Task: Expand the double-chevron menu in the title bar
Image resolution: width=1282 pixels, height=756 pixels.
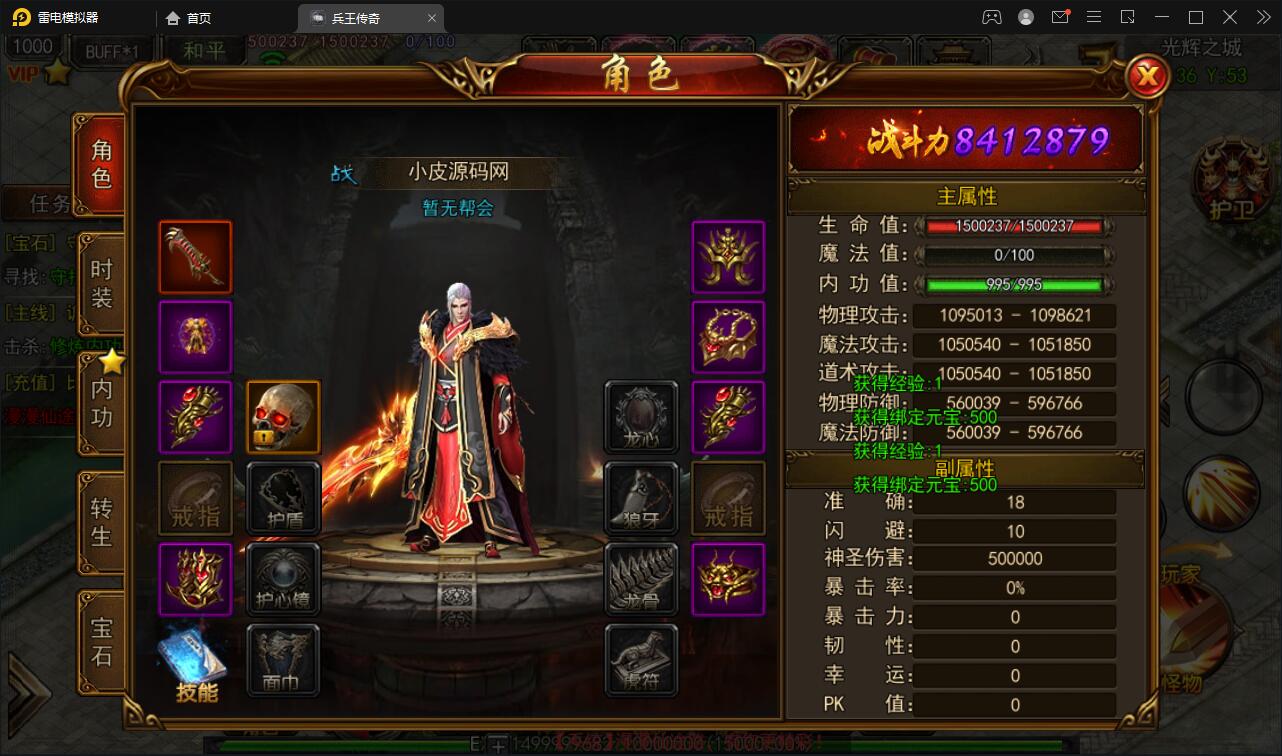Action: pyautogui.click(x=1262, y=16)
